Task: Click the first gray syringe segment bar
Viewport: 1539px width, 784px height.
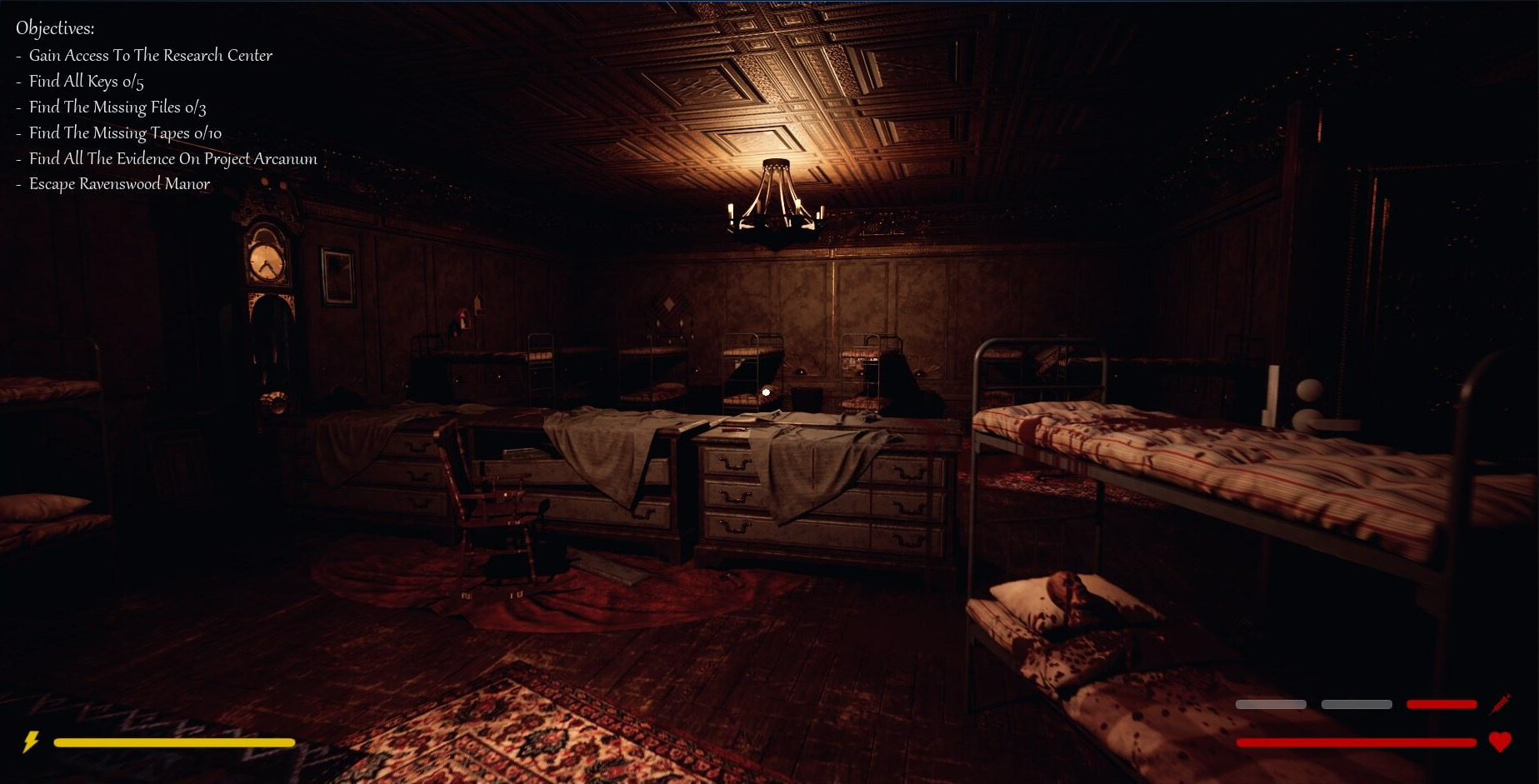Action: pos(1270,704)
